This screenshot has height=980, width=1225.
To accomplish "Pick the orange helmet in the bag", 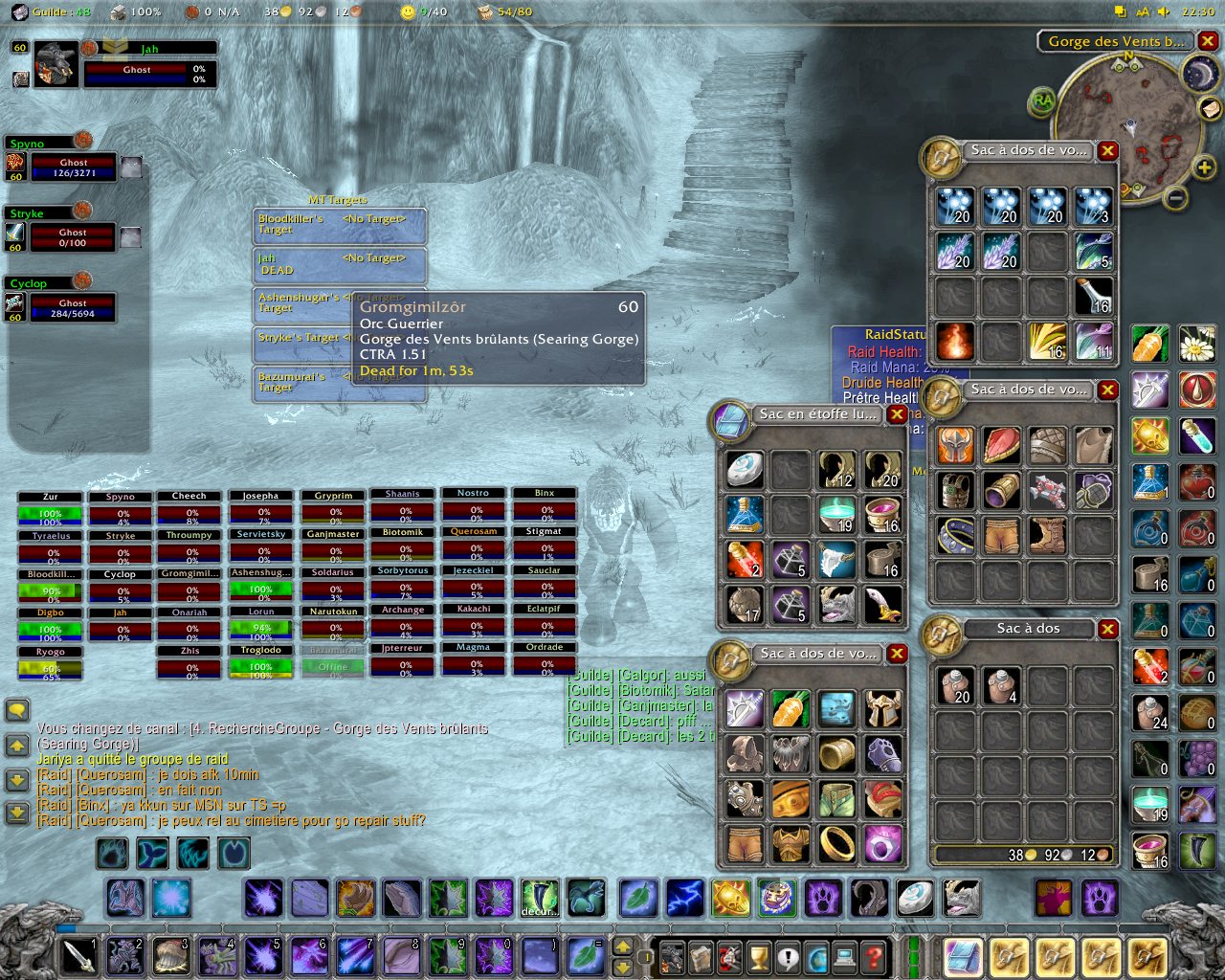I will (954, 445).
